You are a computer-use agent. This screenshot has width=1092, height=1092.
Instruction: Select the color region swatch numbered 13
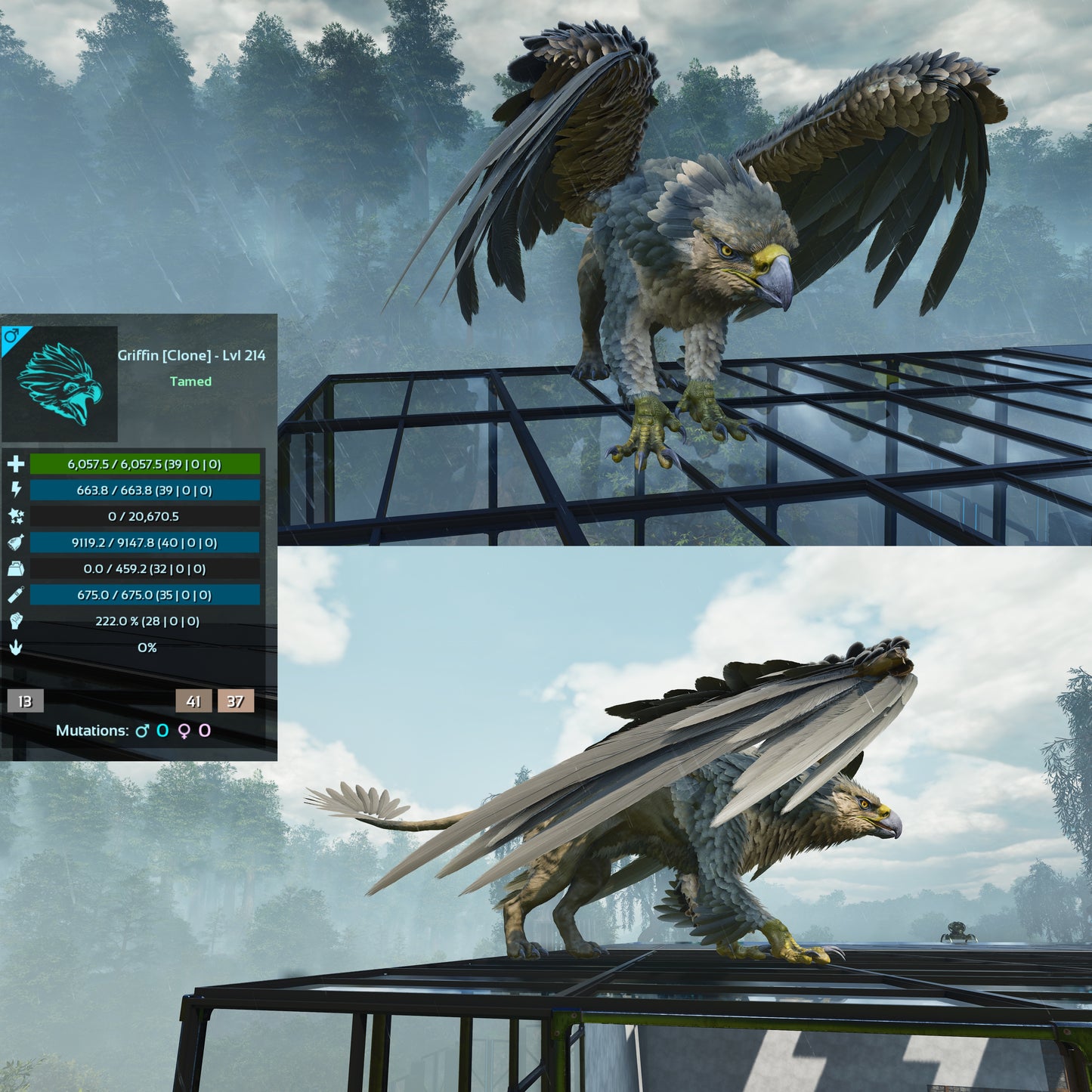[x=25, y=701]
